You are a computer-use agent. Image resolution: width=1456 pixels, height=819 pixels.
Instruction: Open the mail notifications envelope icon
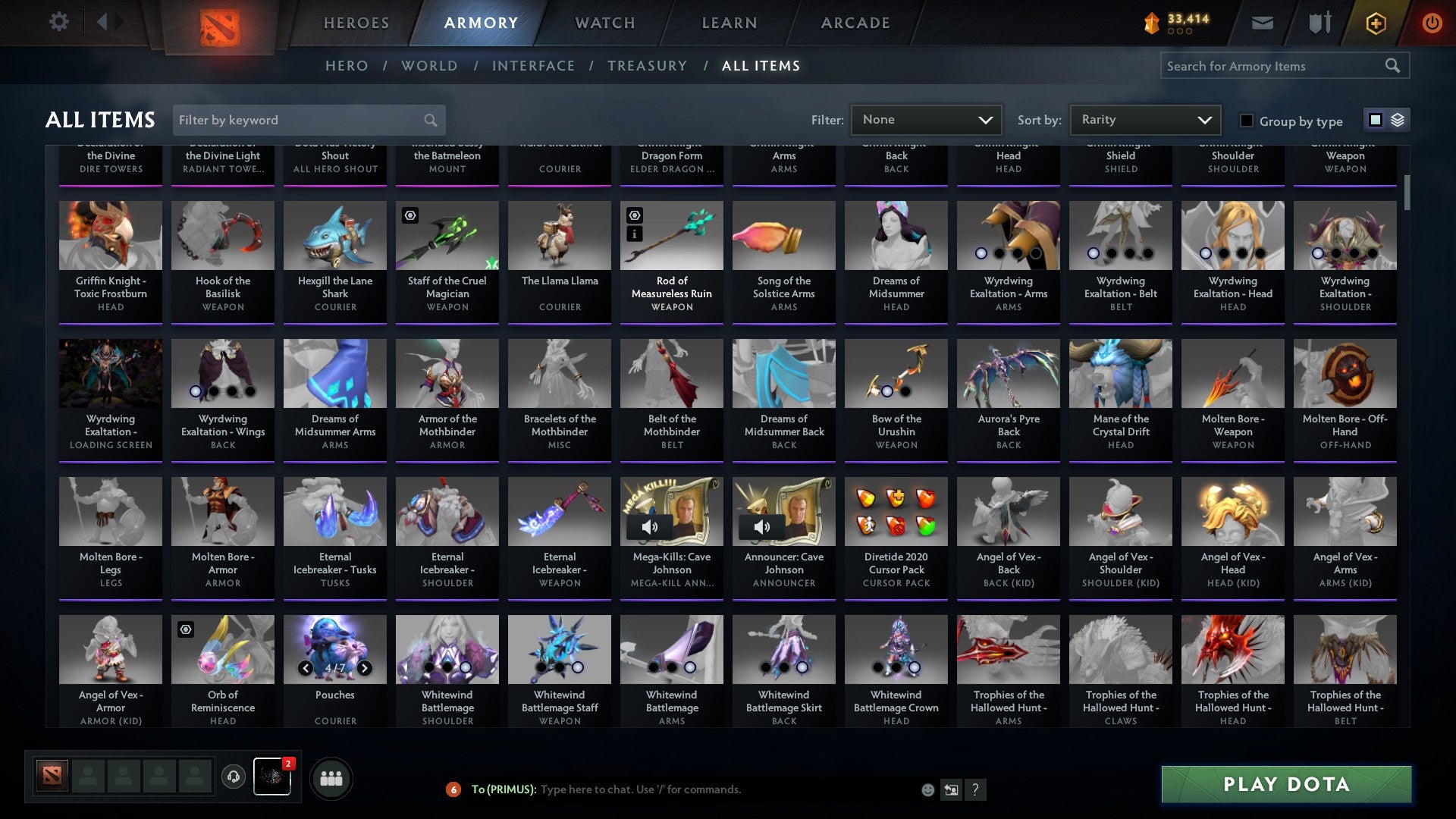point(1263,22)
